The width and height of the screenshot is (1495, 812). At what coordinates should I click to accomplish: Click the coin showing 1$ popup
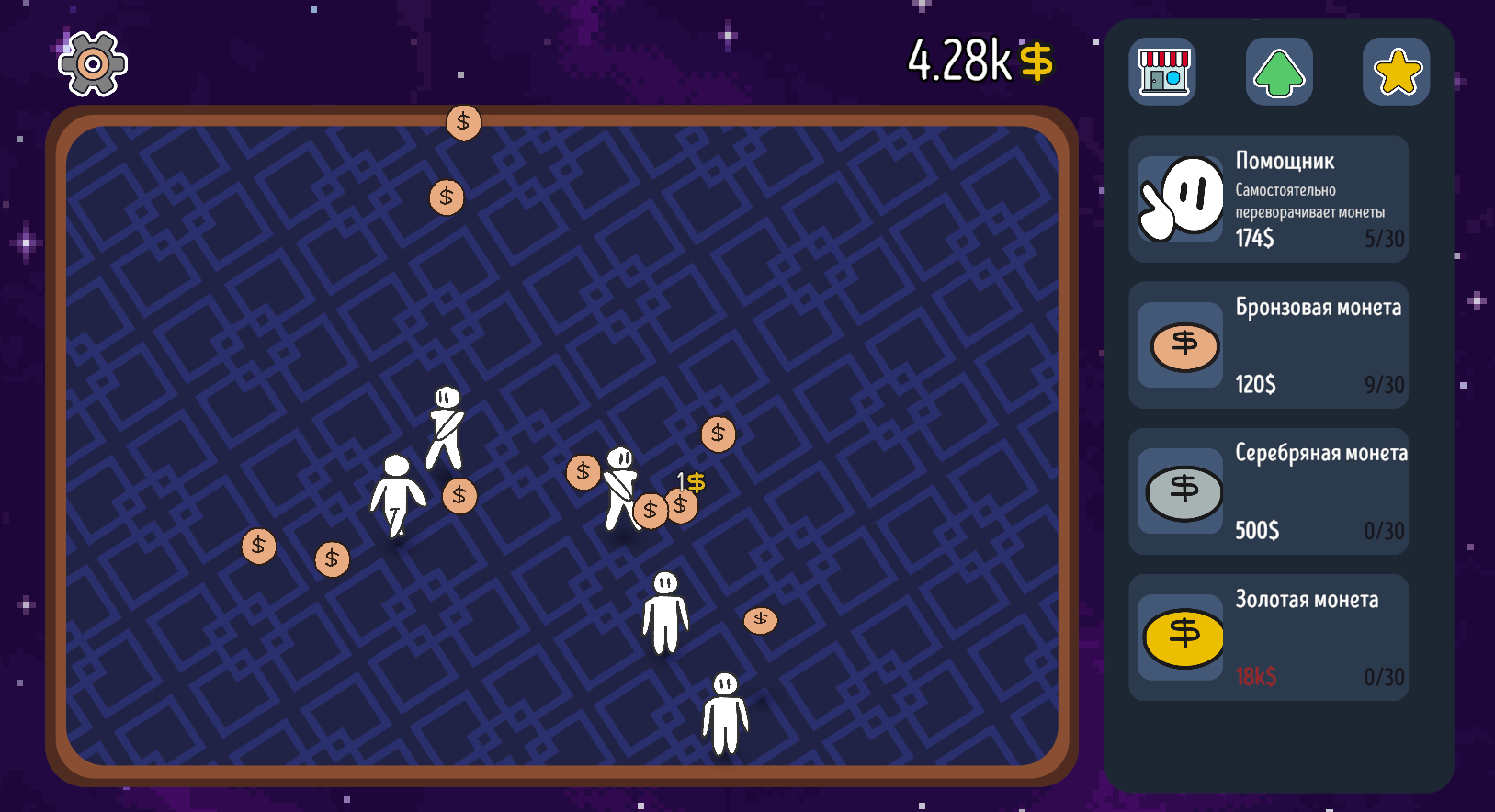pyautogui.click(x=682, y=504)
